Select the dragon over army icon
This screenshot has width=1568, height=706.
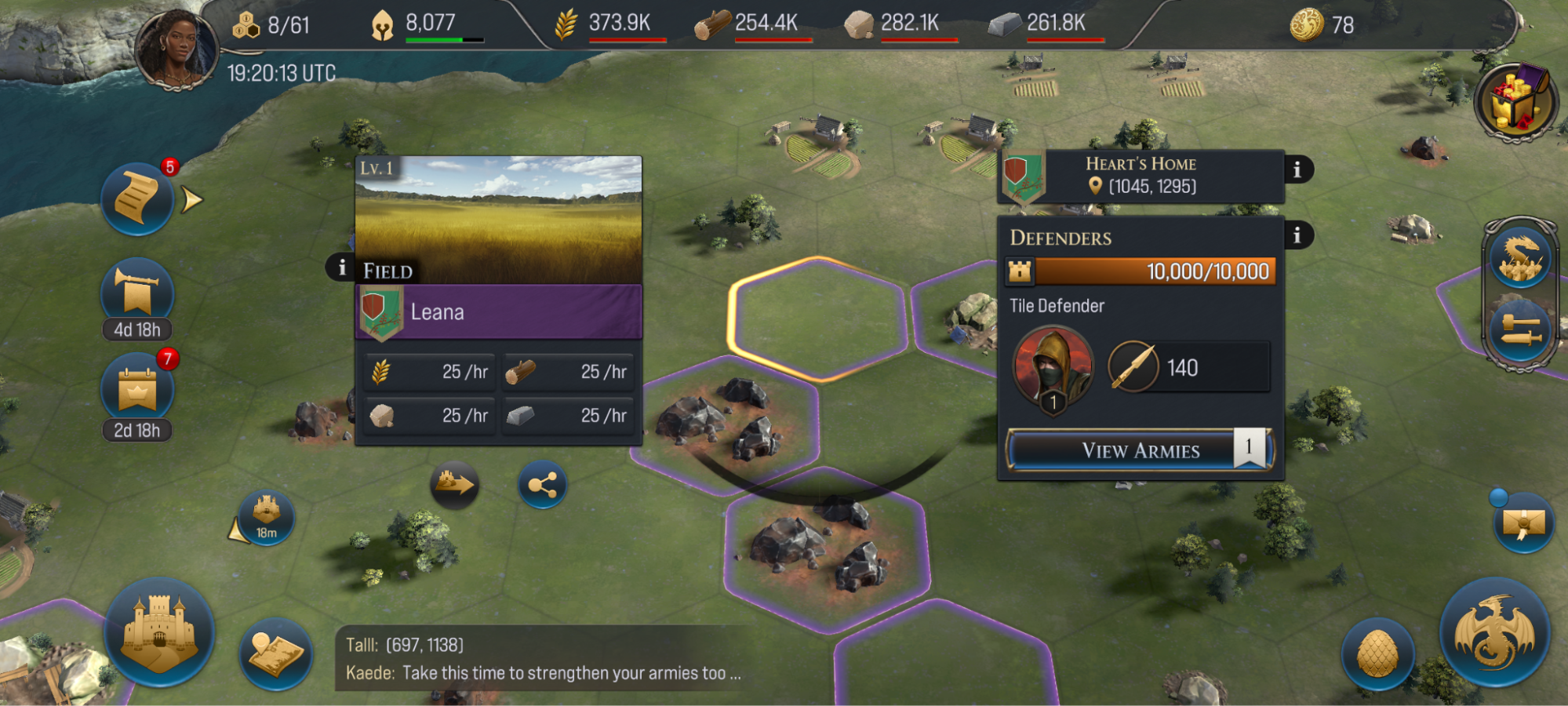(x=1520, y=258)
